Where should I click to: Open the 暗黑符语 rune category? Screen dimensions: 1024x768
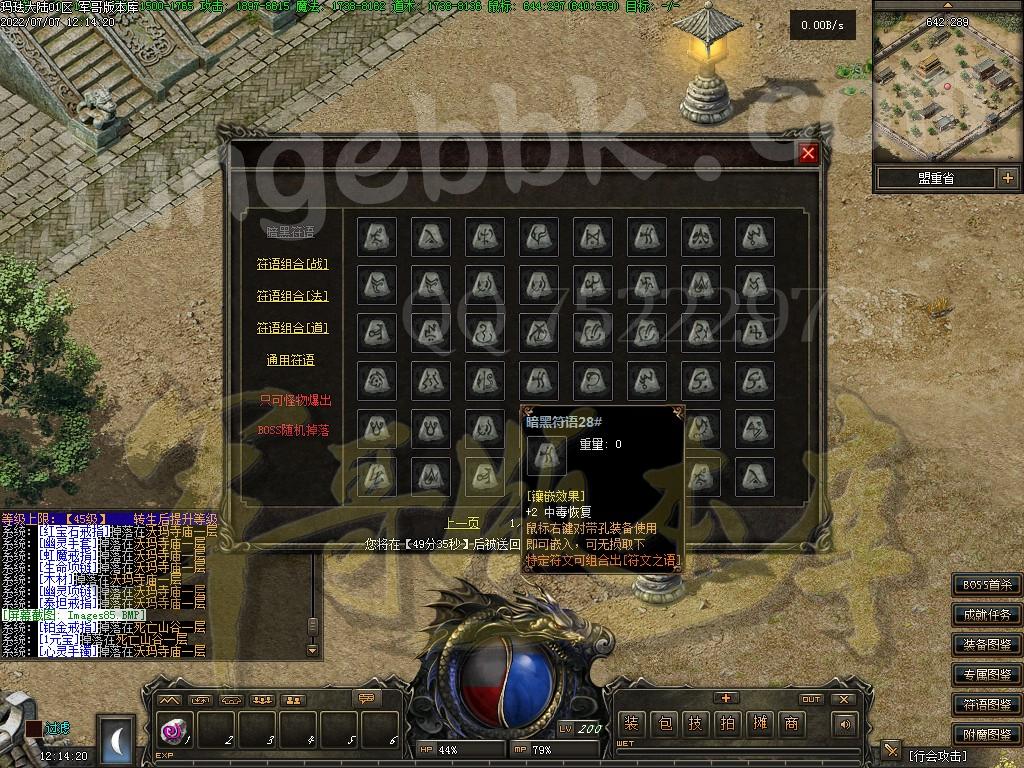[x=290, y=232]
